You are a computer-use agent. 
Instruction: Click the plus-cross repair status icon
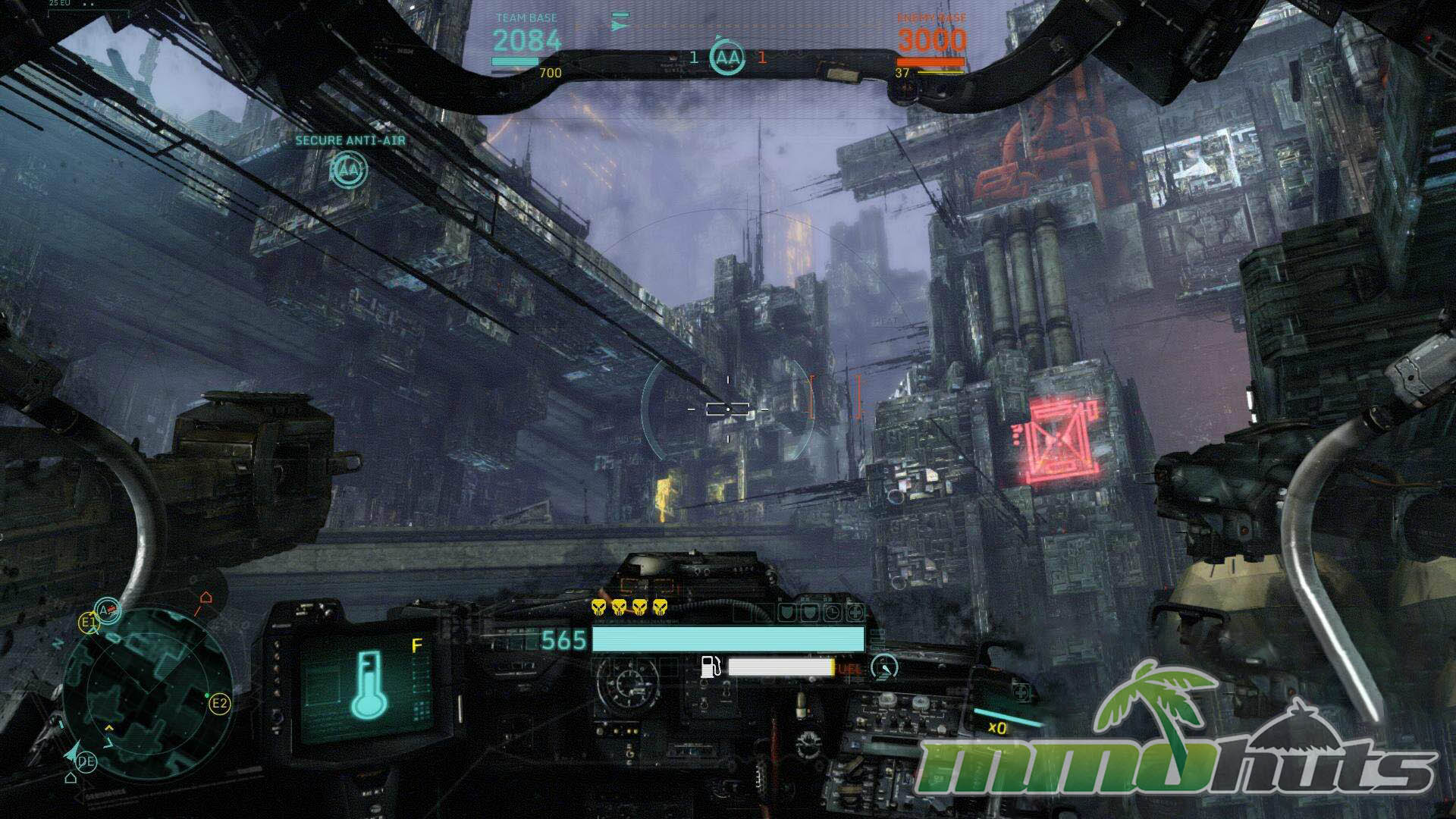(855, 612)
